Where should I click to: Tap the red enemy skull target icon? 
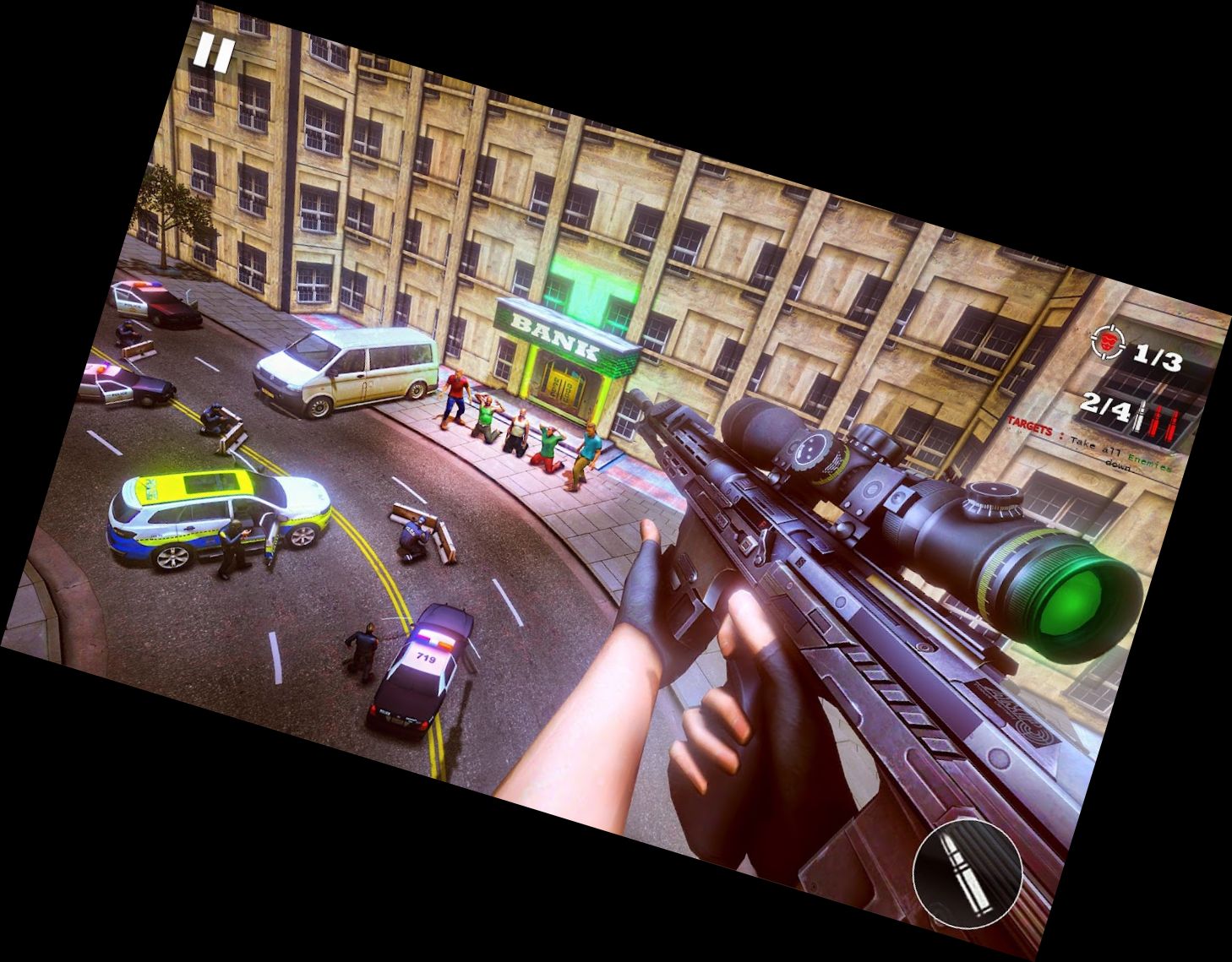(x=1108, y=342)
